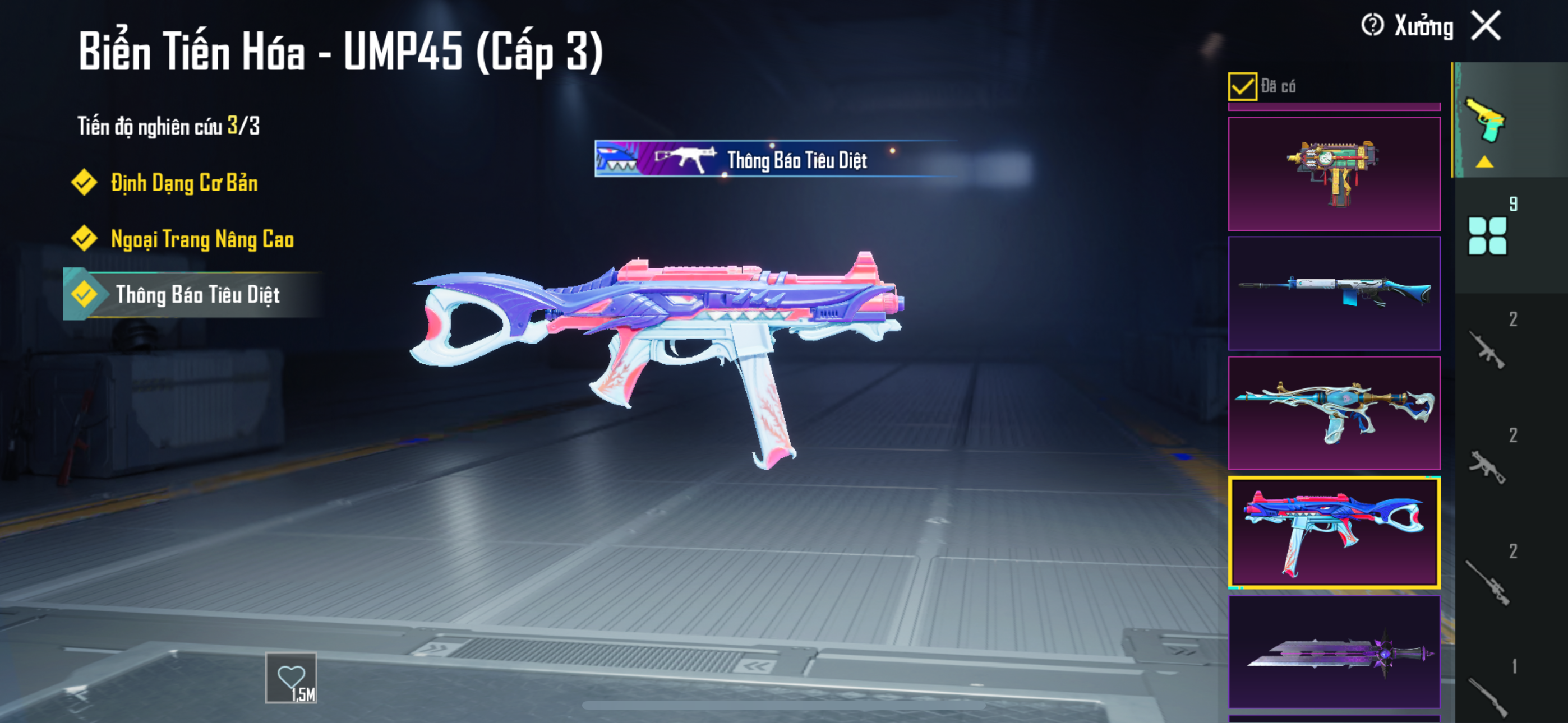Switch to the assault rifle category tab
1568x723 pixels.
[x=1487, y=350]
